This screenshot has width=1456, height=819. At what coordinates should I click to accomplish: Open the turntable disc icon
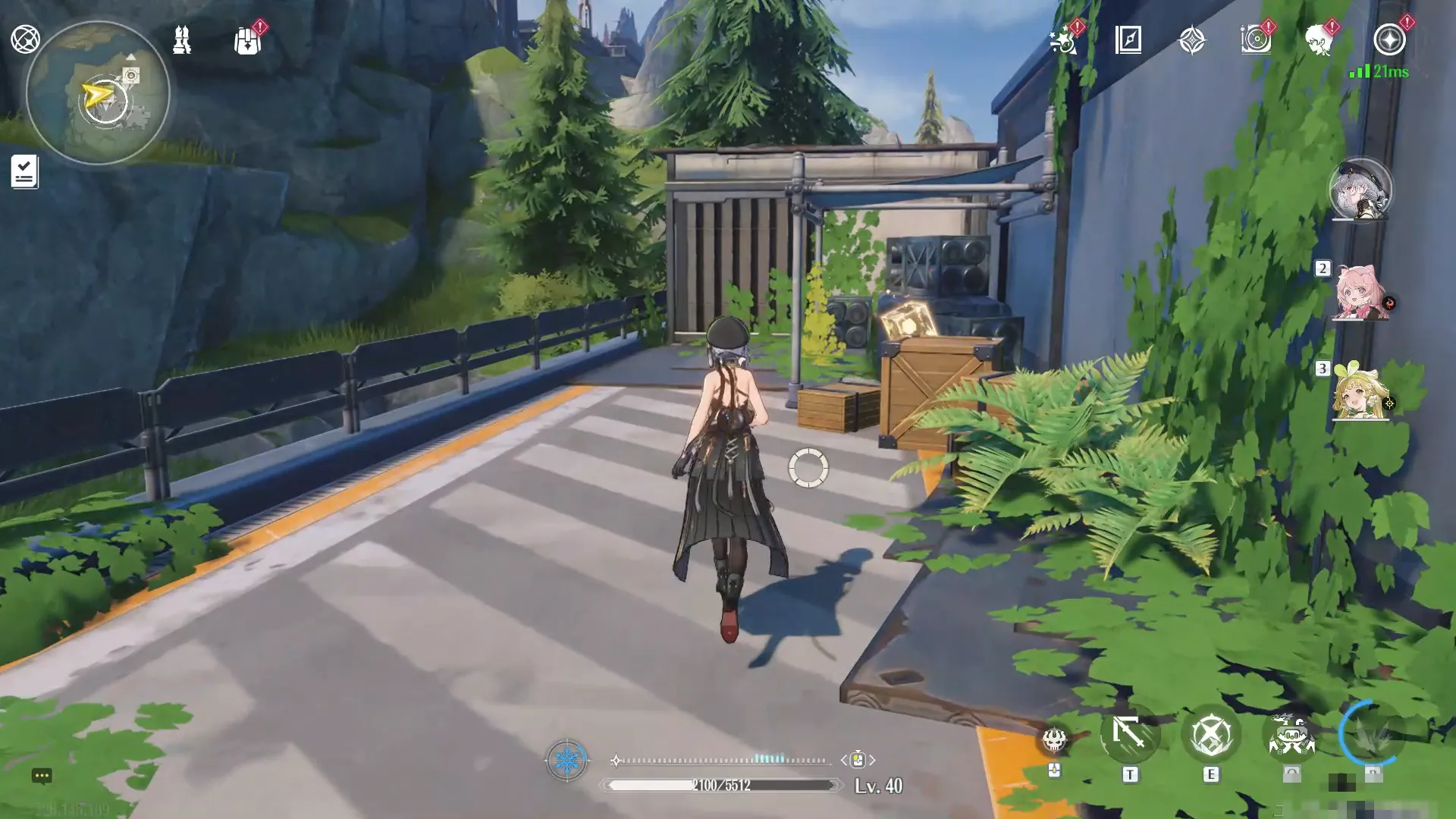click(1256, 39)
